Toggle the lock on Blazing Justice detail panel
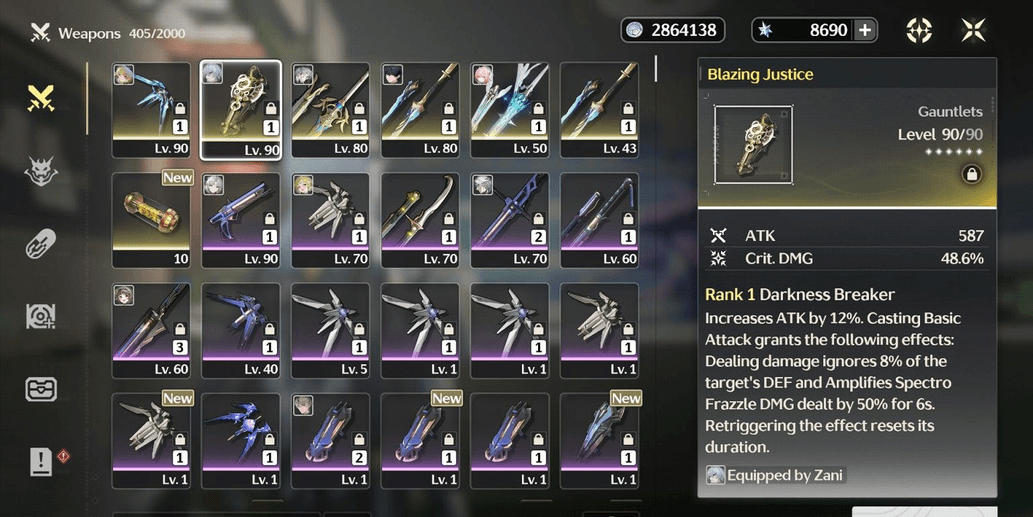The height and width of the screenshot is (517, 1033). point(969,174)
